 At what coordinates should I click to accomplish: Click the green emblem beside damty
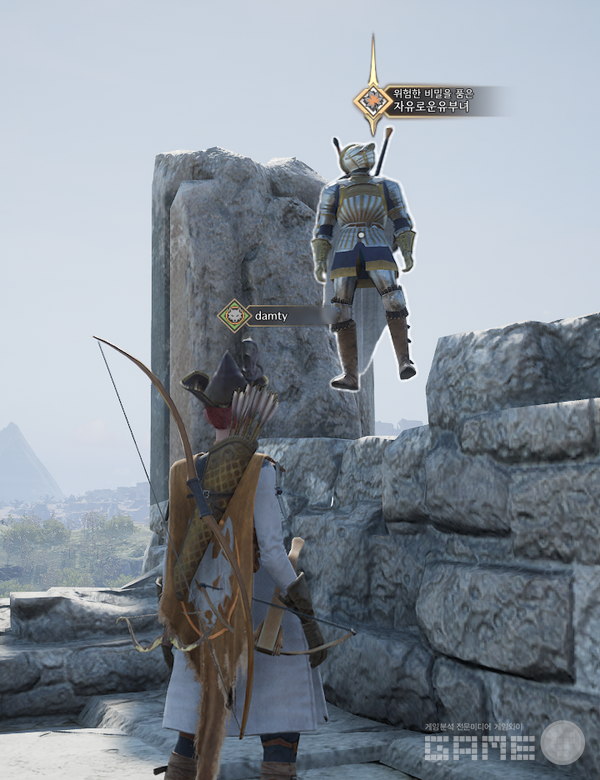tap(234, 316)
